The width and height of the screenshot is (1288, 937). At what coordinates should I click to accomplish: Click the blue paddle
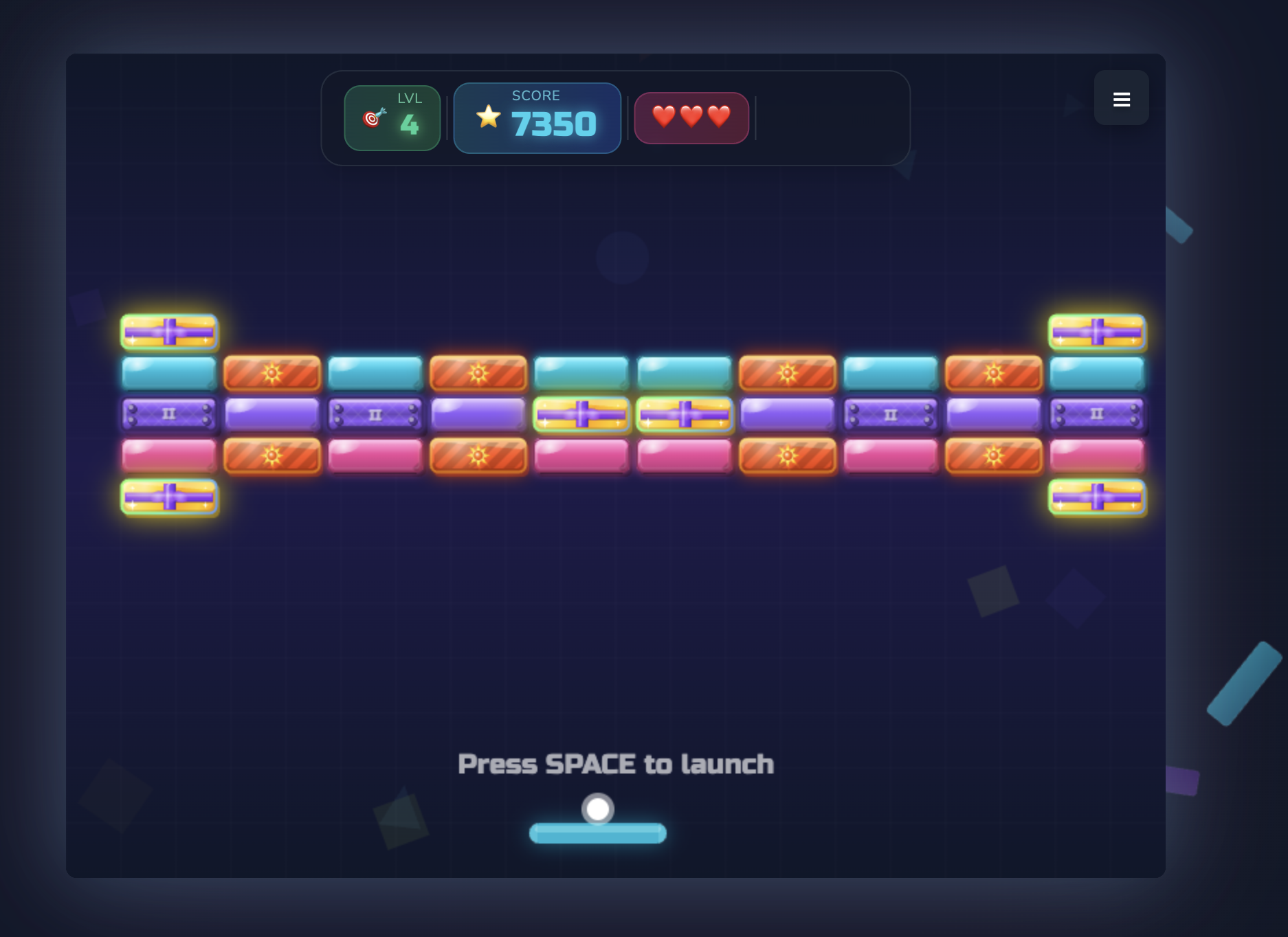597,833
